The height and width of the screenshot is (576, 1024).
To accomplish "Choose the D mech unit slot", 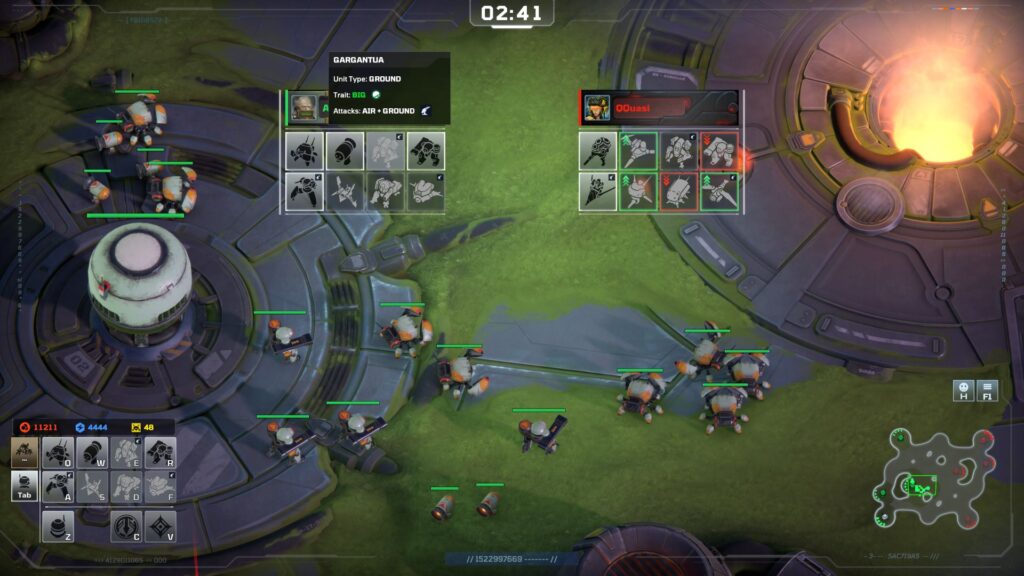I will pyautogui.click(x=126, y=486).
